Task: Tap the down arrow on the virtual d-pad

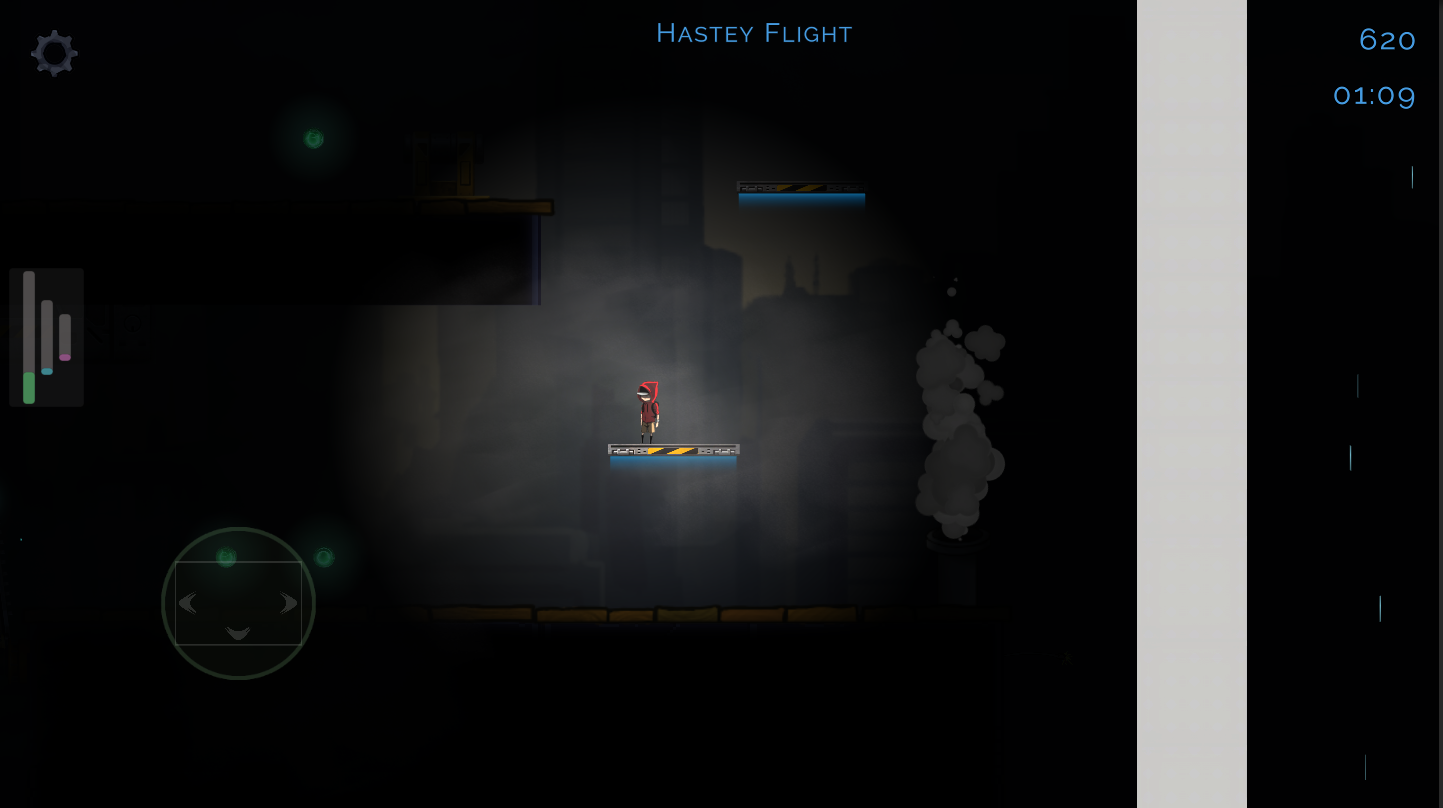Action: 238,633
